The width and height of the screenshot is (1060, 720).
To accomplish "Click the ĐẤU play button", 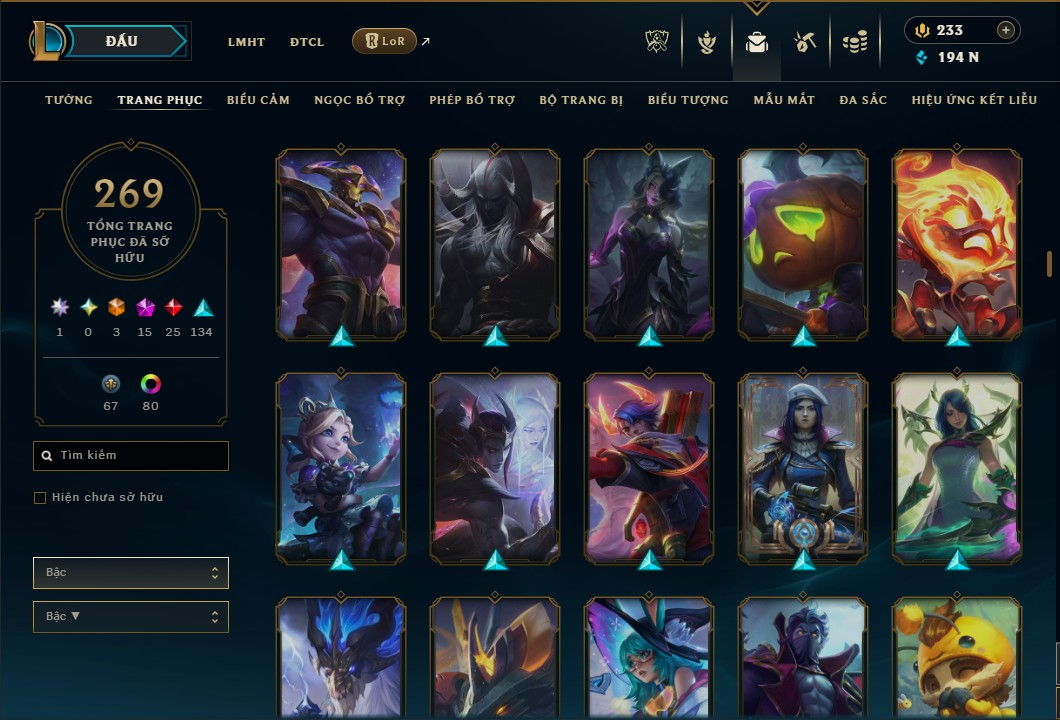I will coord(122,41).
